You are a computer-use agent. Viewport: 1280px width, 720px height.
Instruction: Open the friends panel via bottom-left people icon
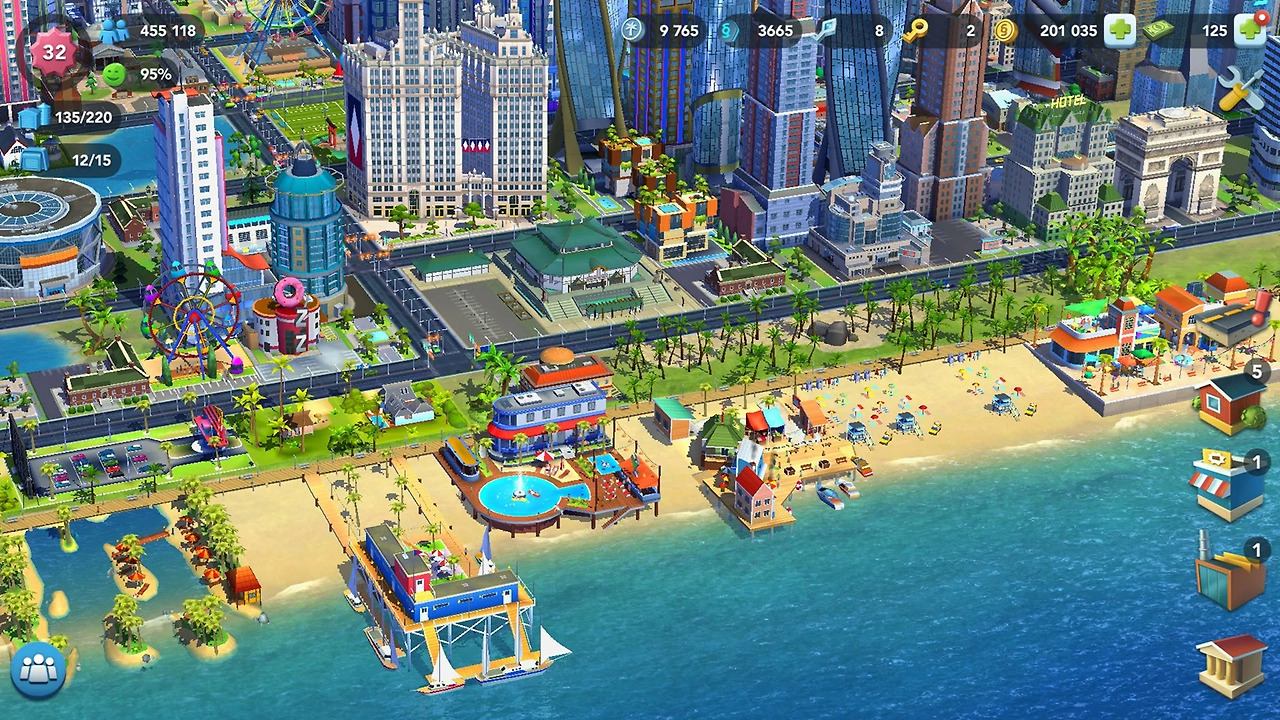(x=39, y=671)
